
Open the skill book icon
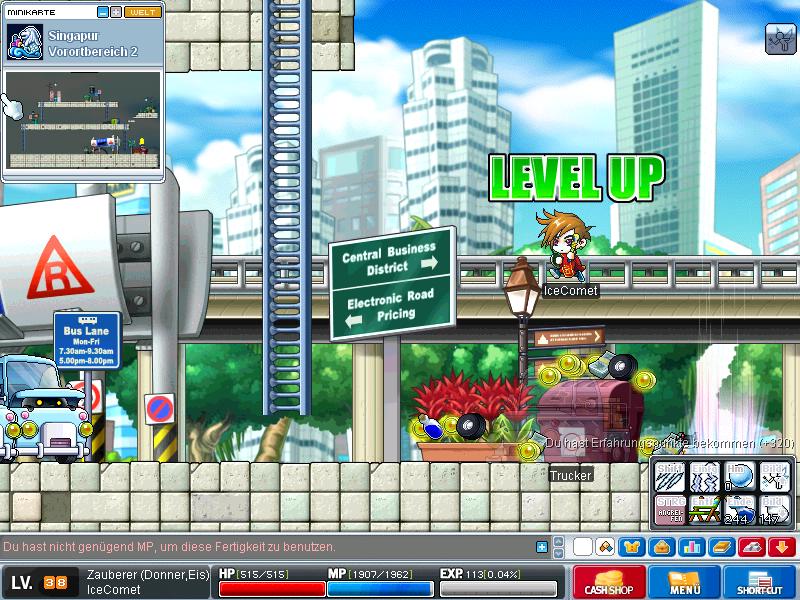720,547
